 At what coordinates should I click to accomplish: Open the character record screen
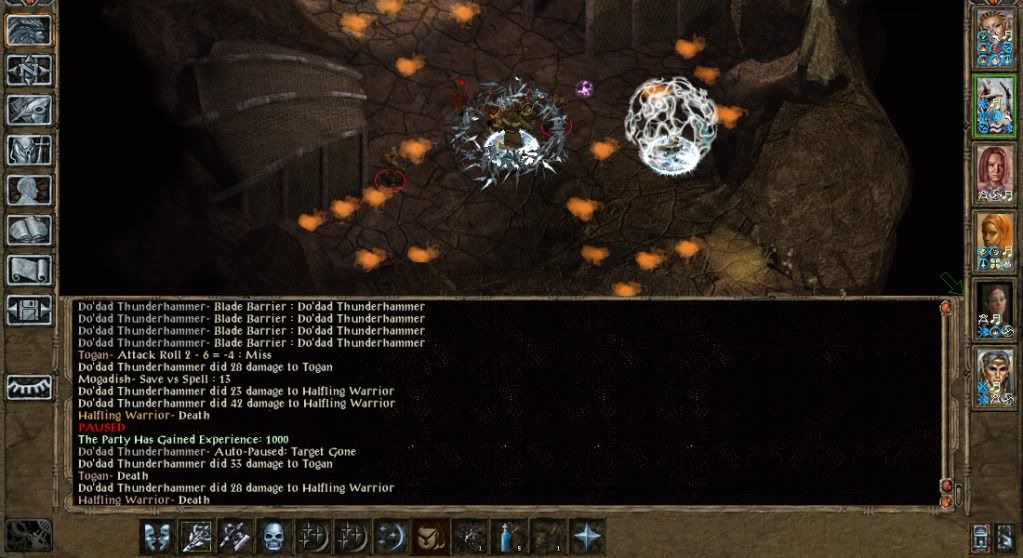[28, 189]
